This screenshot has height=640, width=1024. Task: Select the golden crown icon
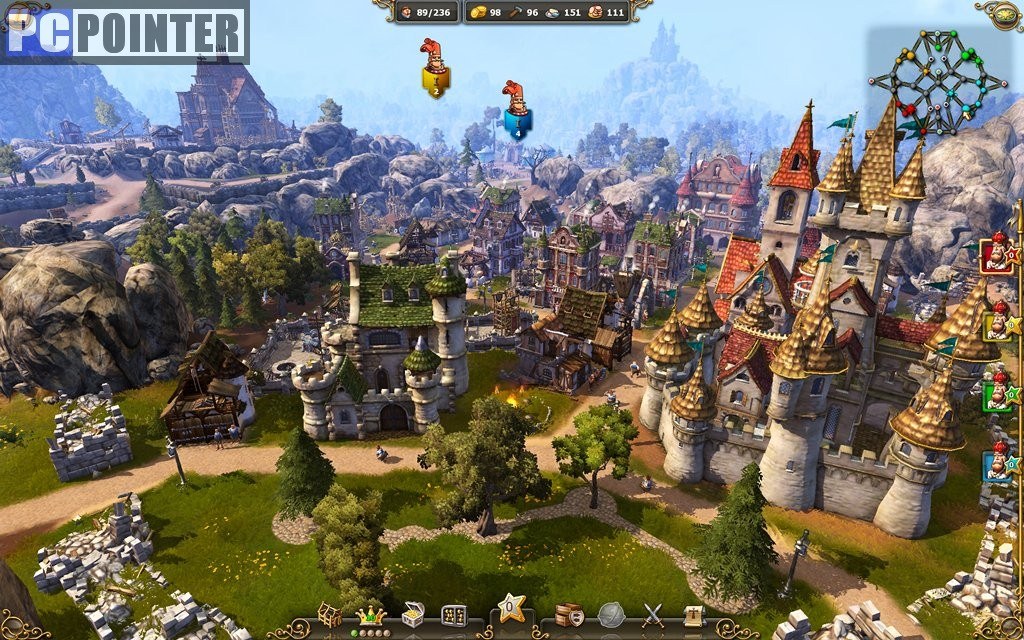click(371, 616)
